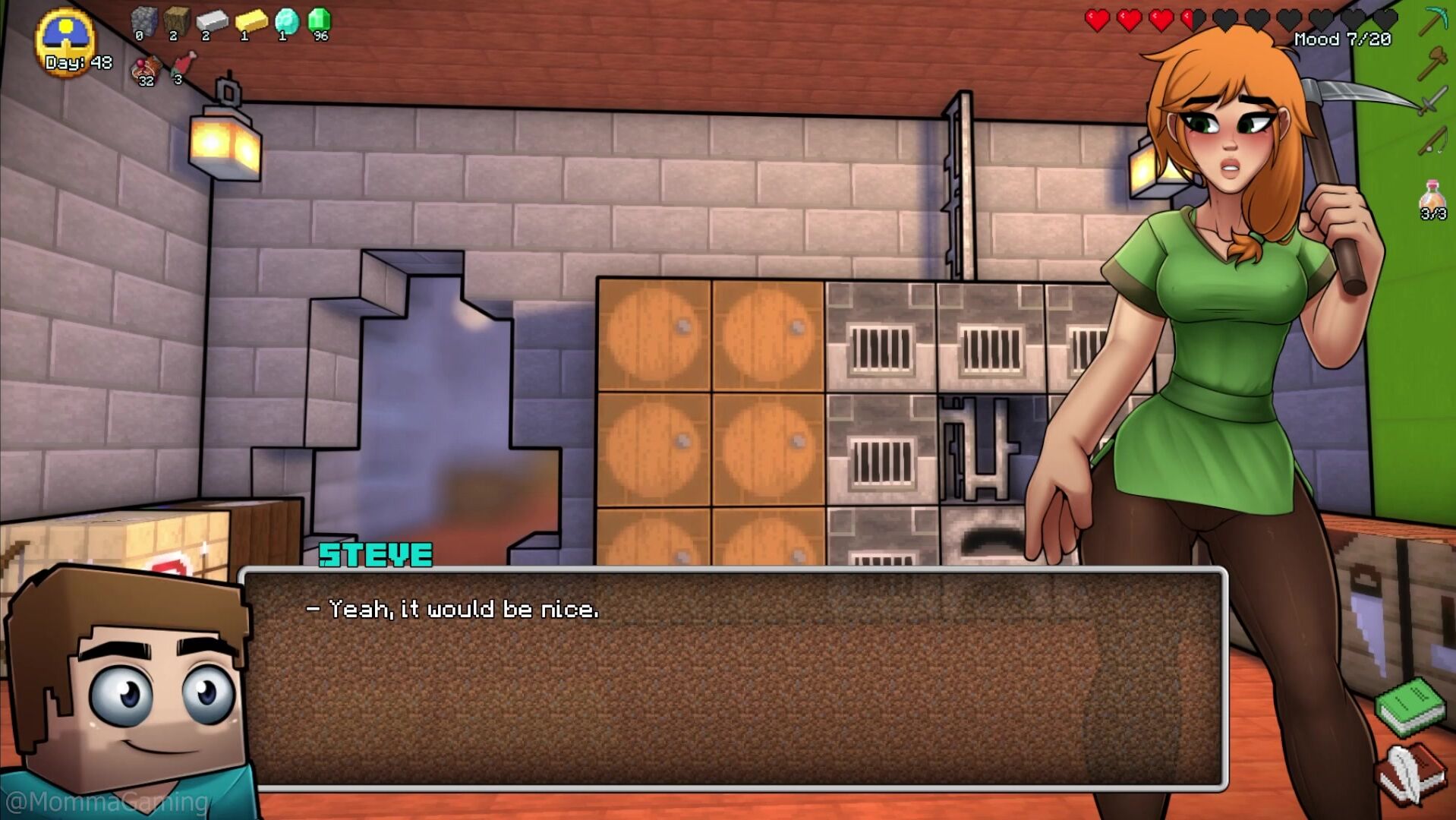Select the axe tool icon

coord(1432,62)
